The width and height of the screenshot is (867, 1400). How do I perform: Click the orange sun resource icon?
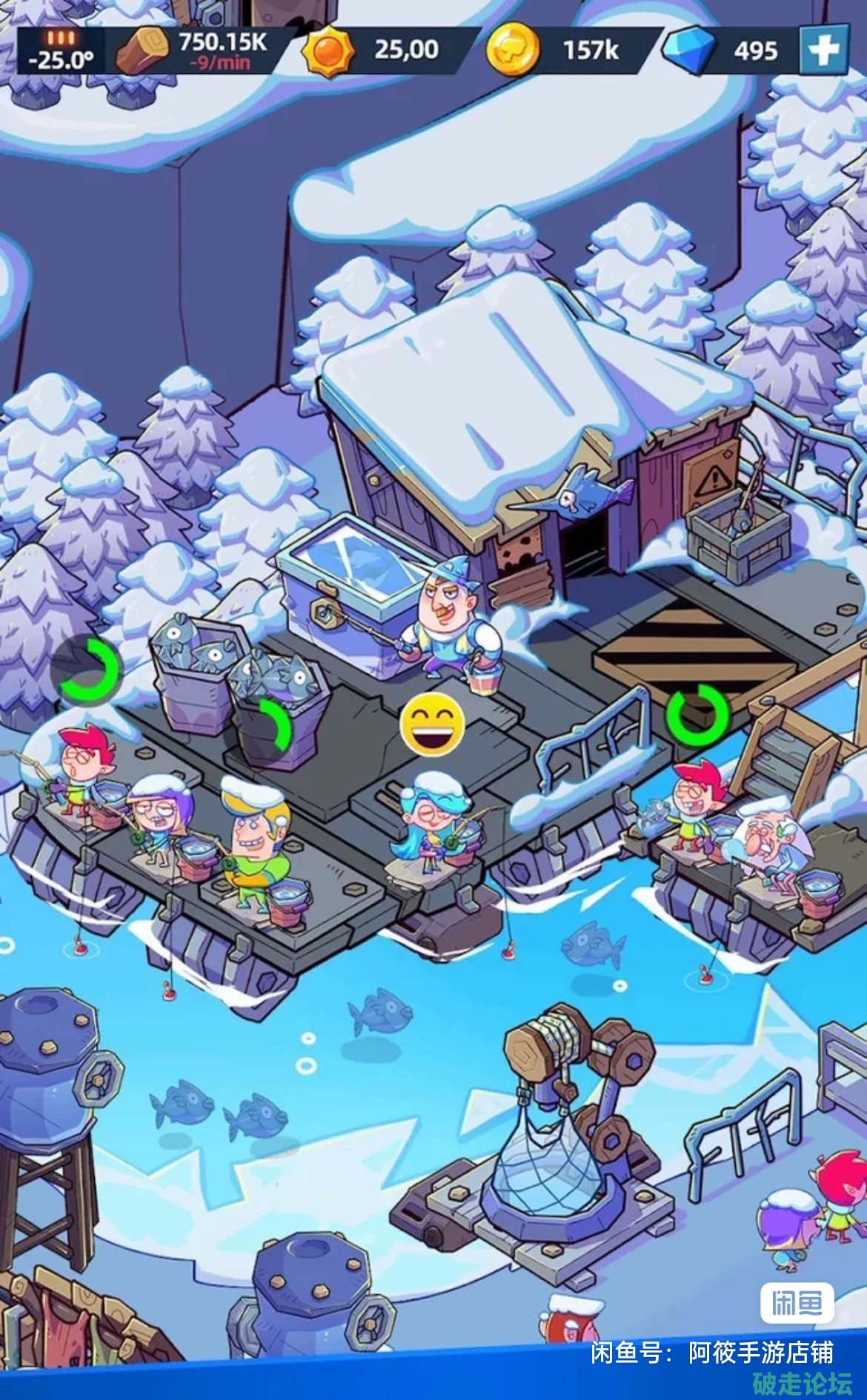(328, 50)
